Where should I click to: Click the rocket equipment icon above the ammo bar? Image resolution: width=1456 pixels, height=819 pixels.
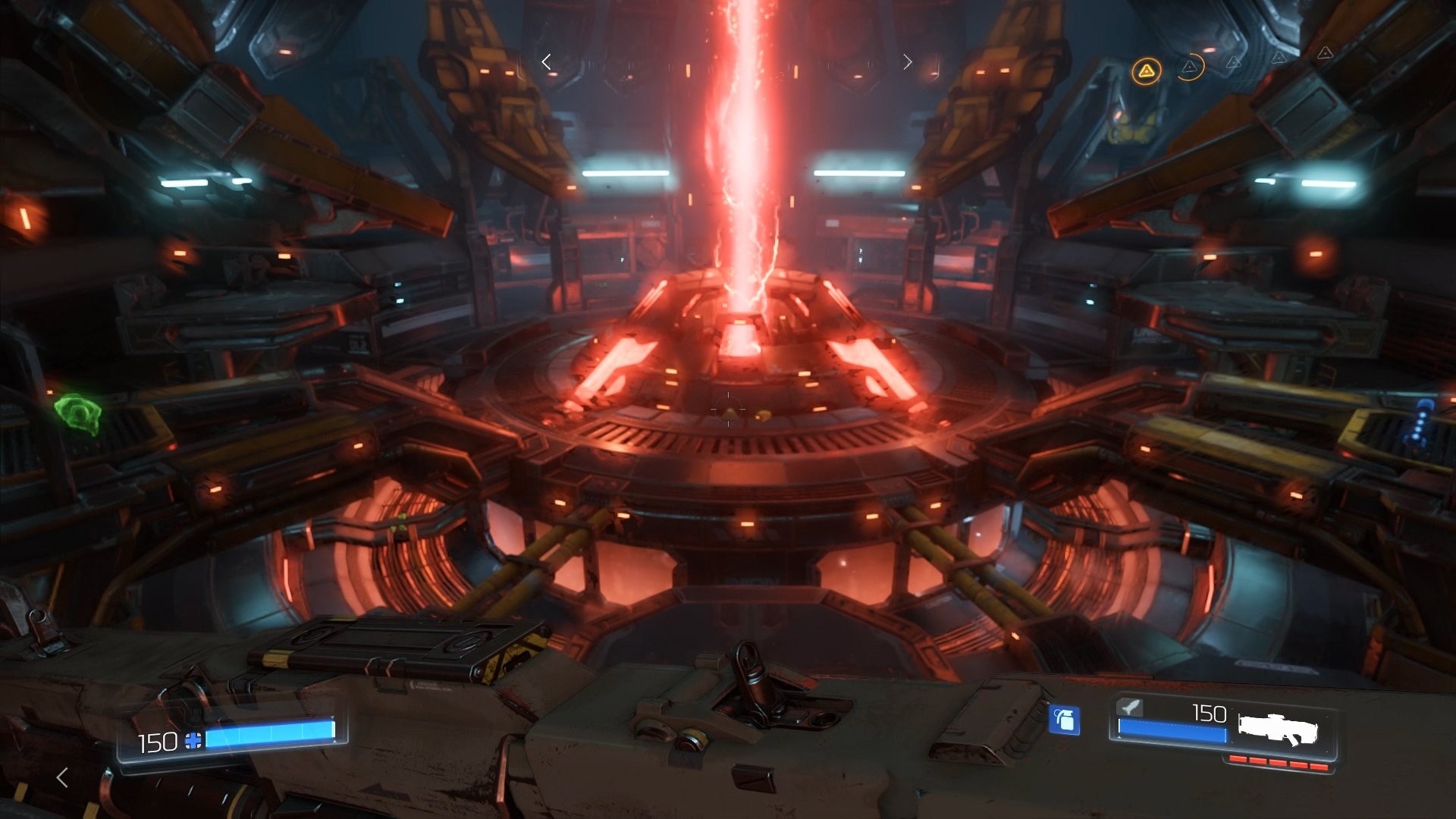[1129, 708]
